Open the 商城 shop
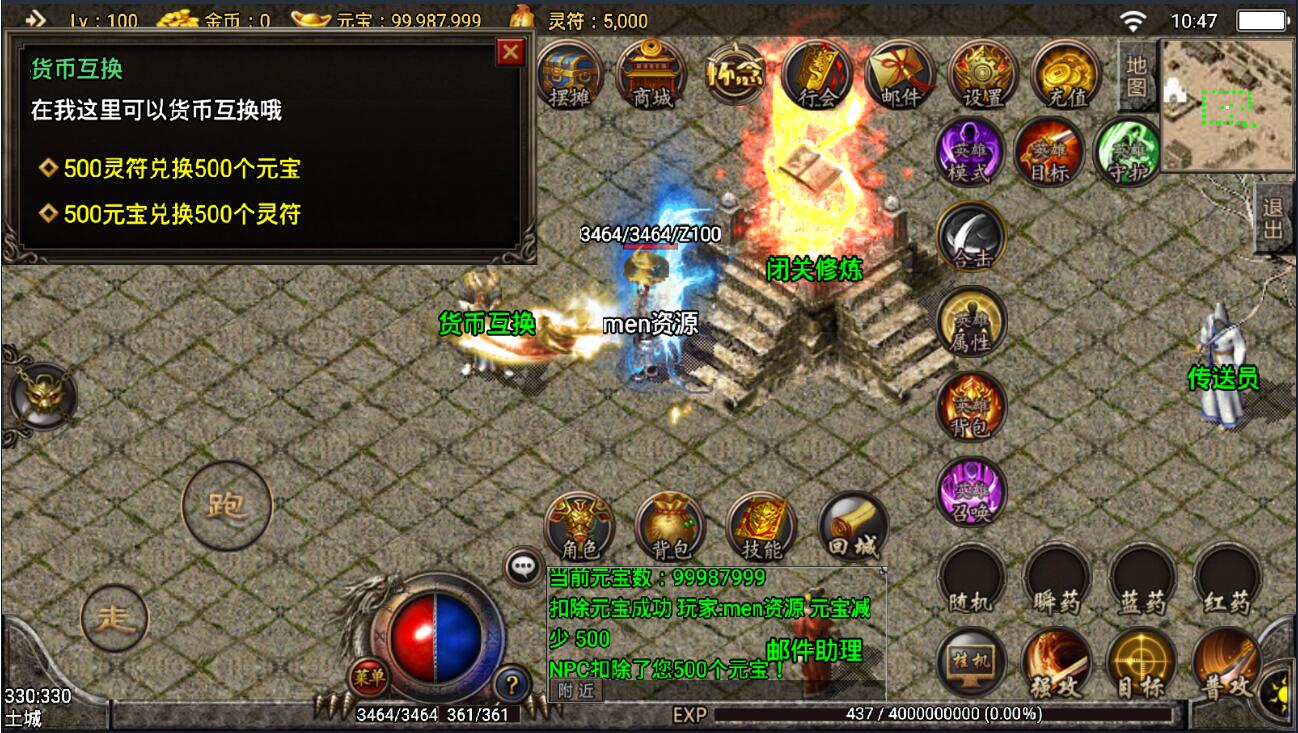Viewport: 1298px width, 733px height. (651, 74)
